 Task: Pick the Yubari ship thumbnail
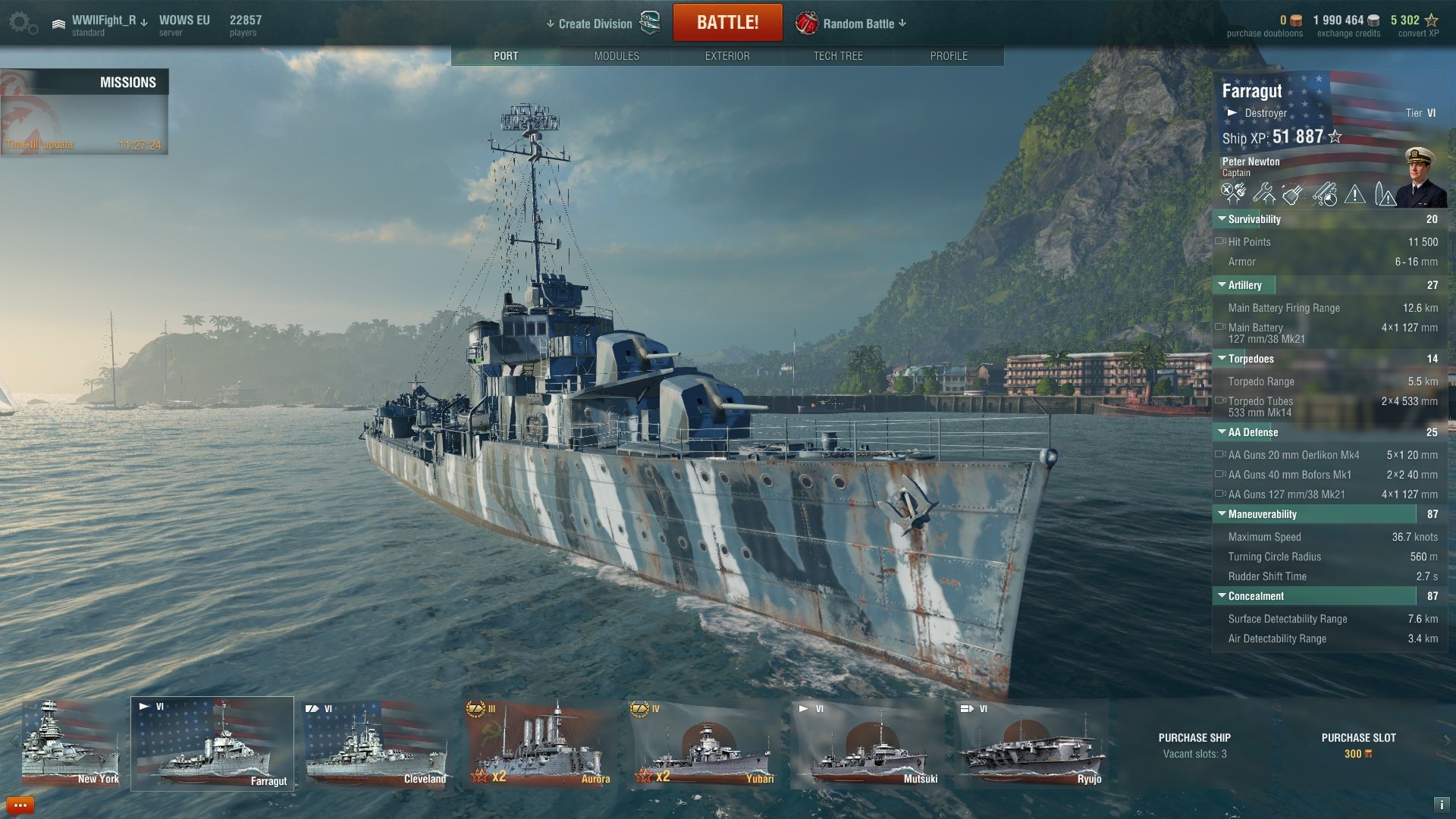point(703,744)
